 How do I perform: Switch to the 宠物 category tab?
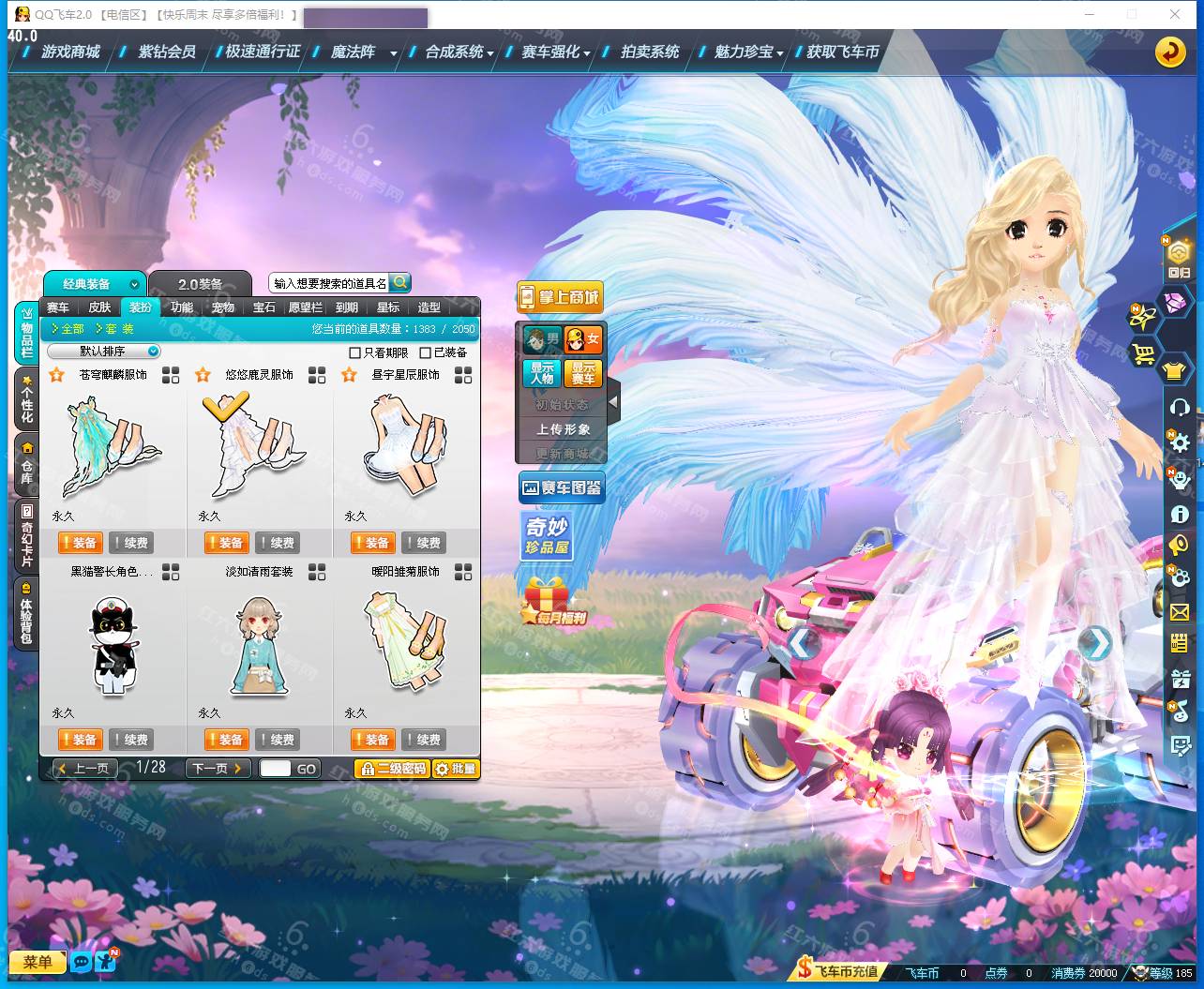tap(223, 307)
